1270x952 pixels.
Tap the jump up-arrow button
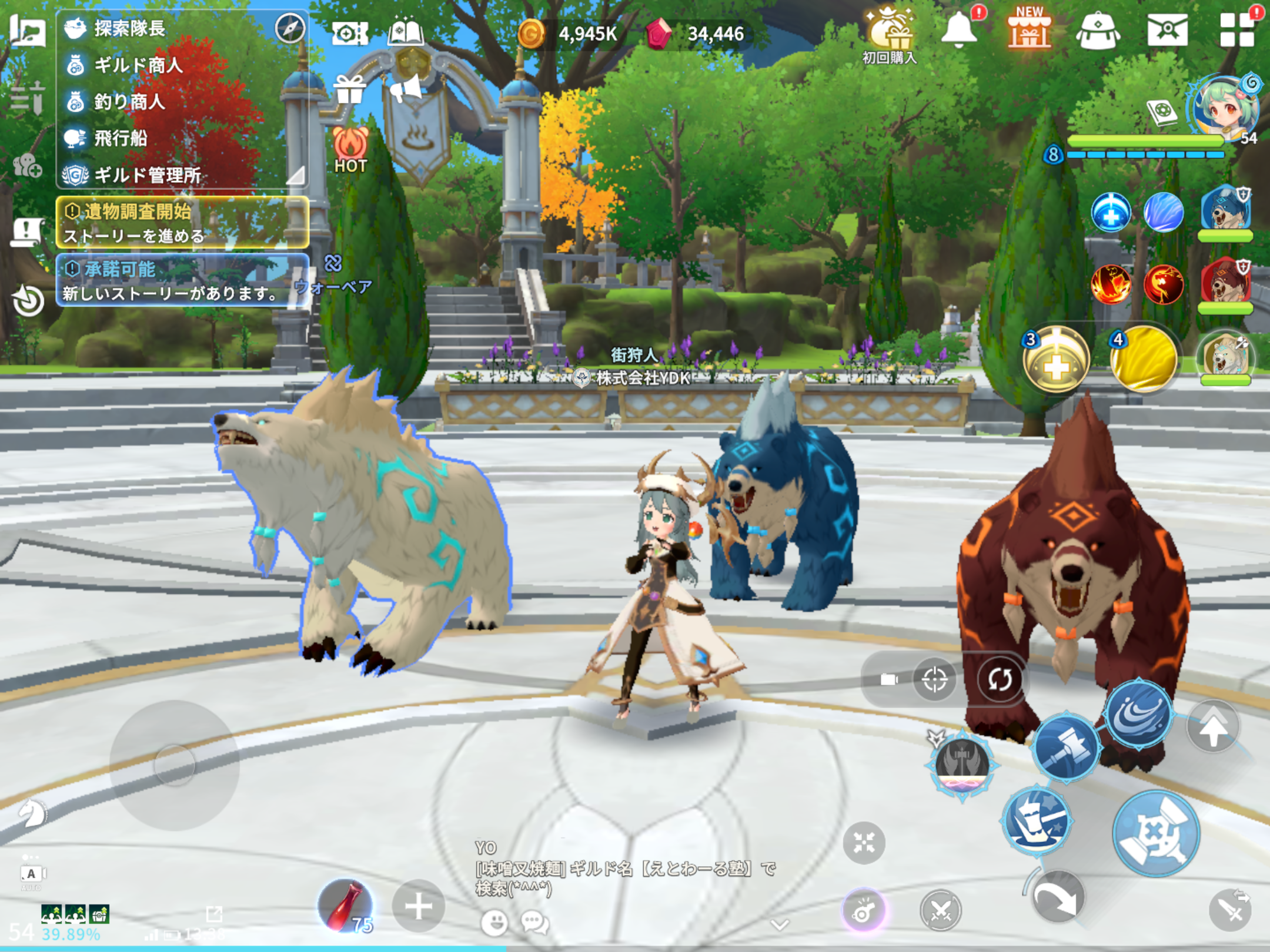[1213, 728]
